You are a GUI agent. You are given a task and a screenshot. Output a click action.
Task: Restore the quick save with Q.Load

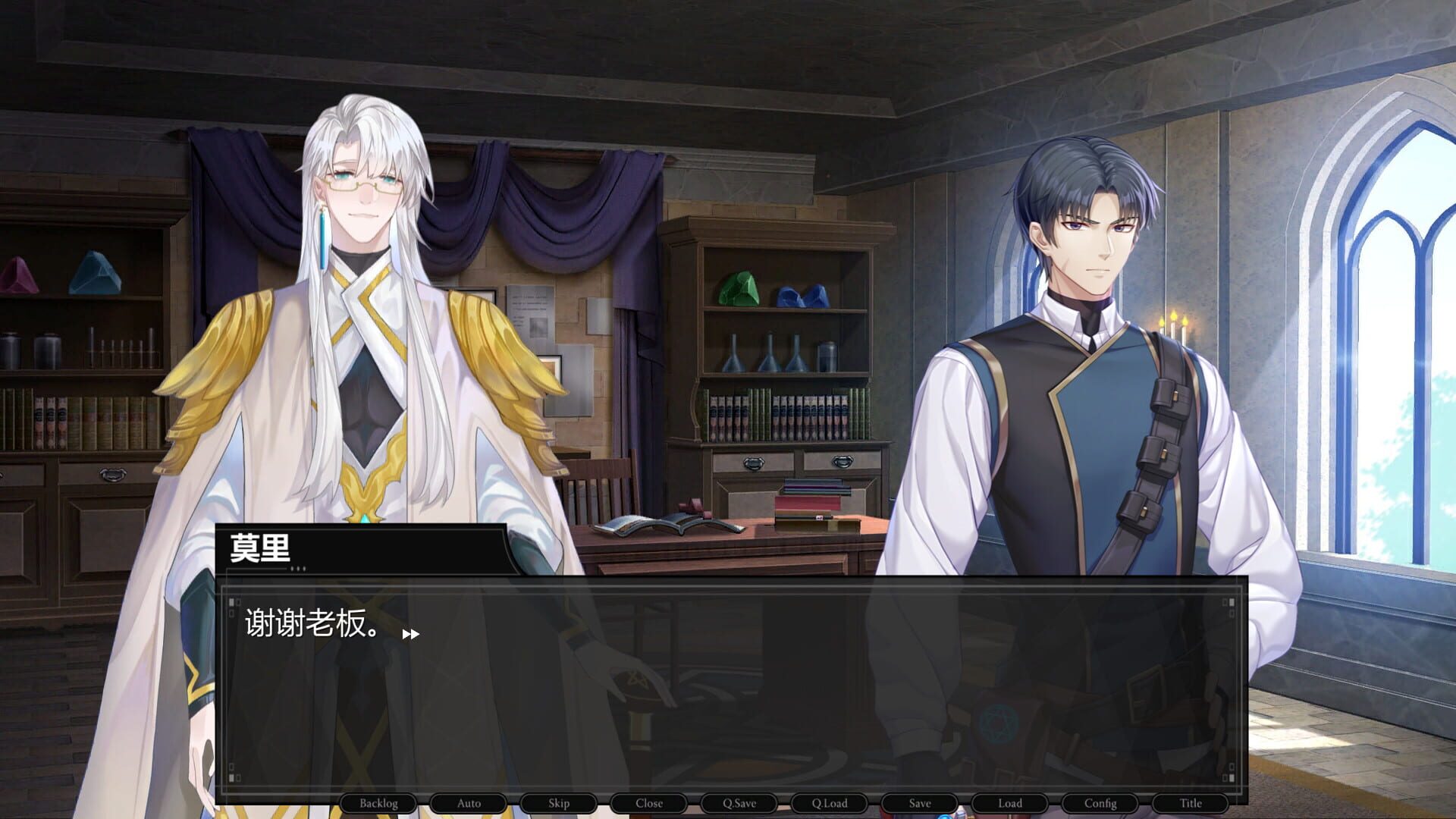tap(829, 803)
